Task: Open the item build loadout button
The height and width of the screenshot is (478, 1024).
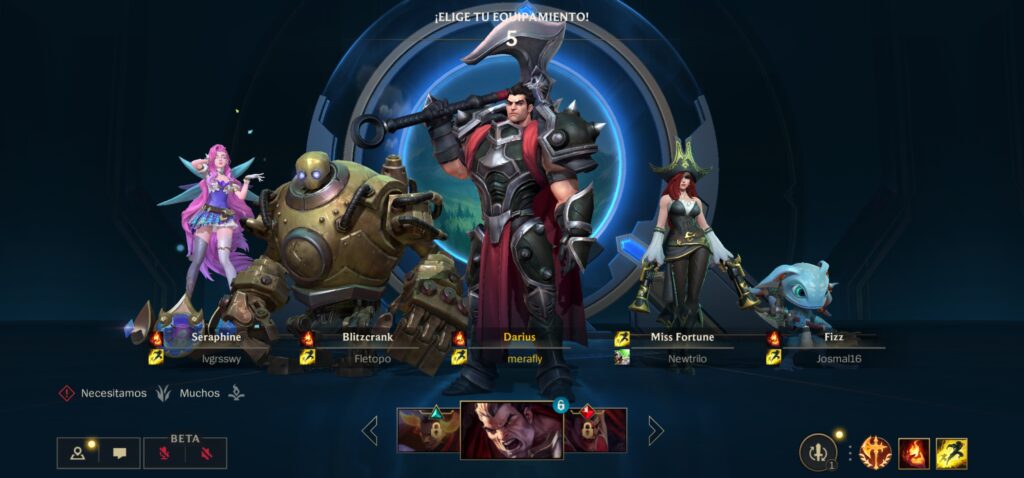Action: click(x=818, y=453)
